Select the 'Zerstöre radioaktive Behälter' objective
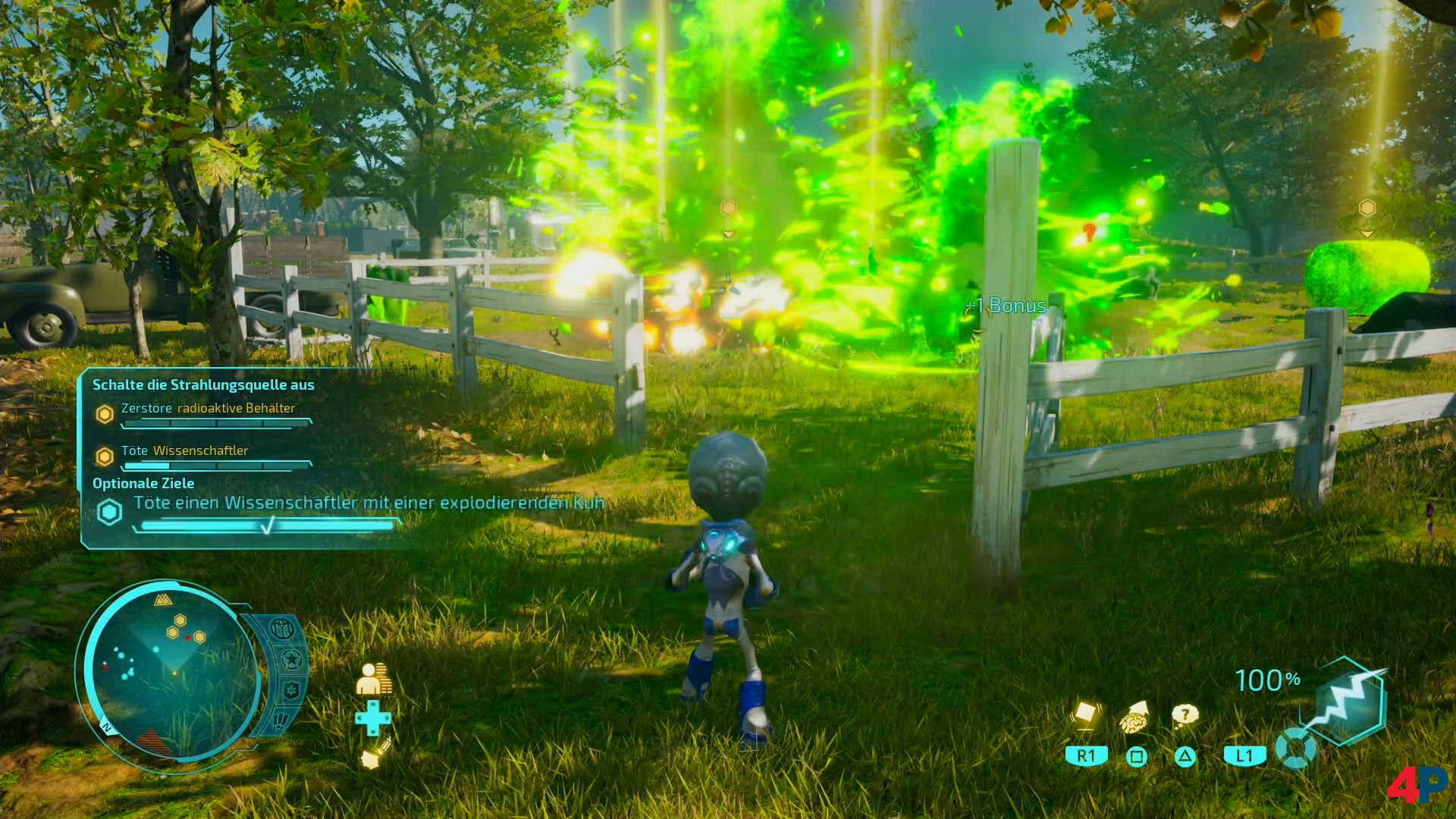Screen dimensions: 1456x819 [x=208, y=408]
